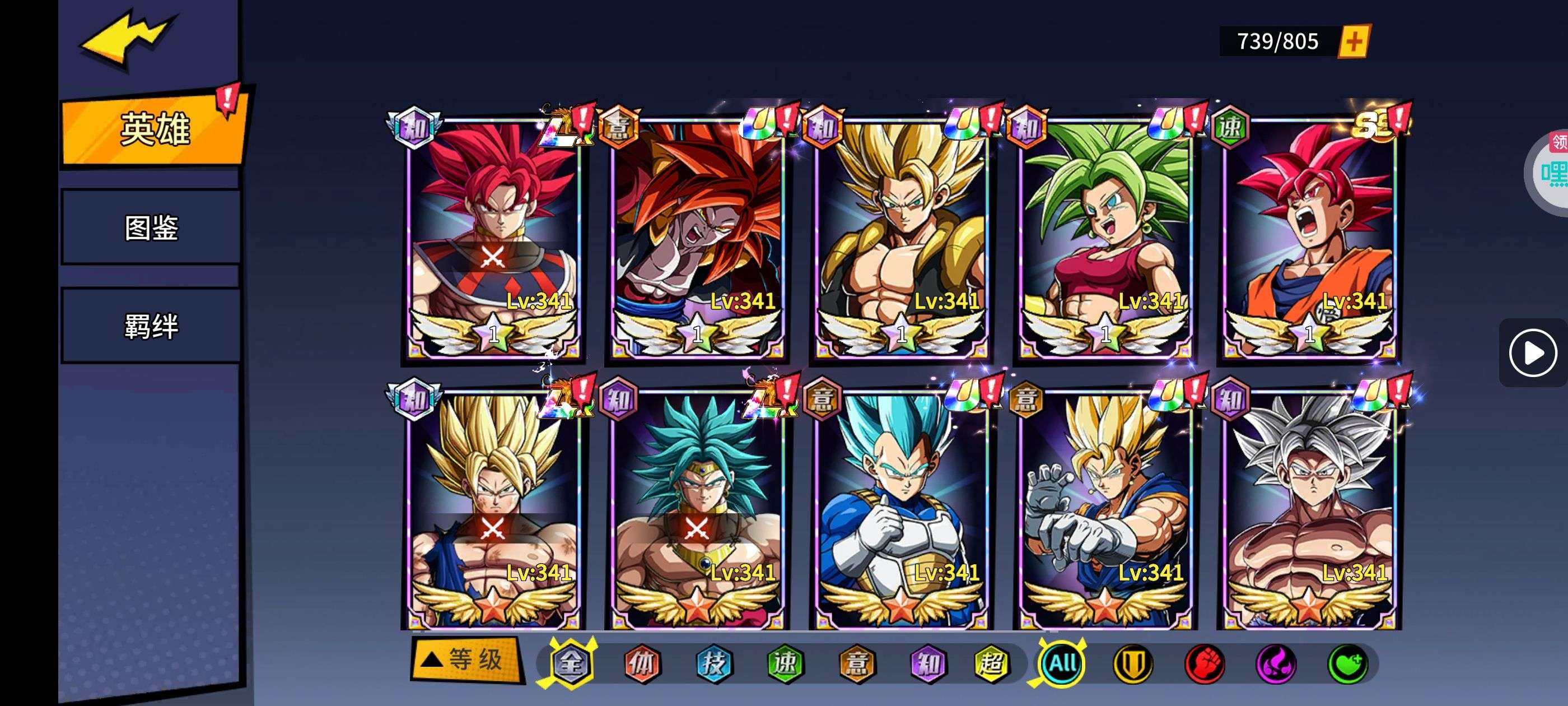
Task: Choose the red fist role filter
Action: point(1205,663)
